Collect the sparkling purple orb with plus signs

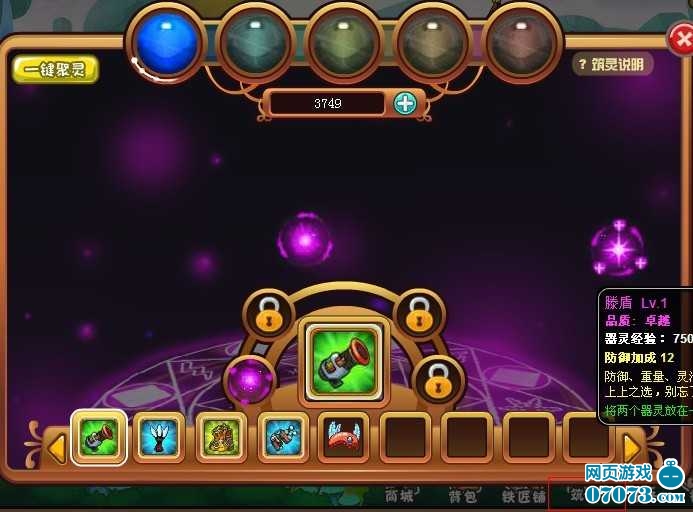point(618,248)
